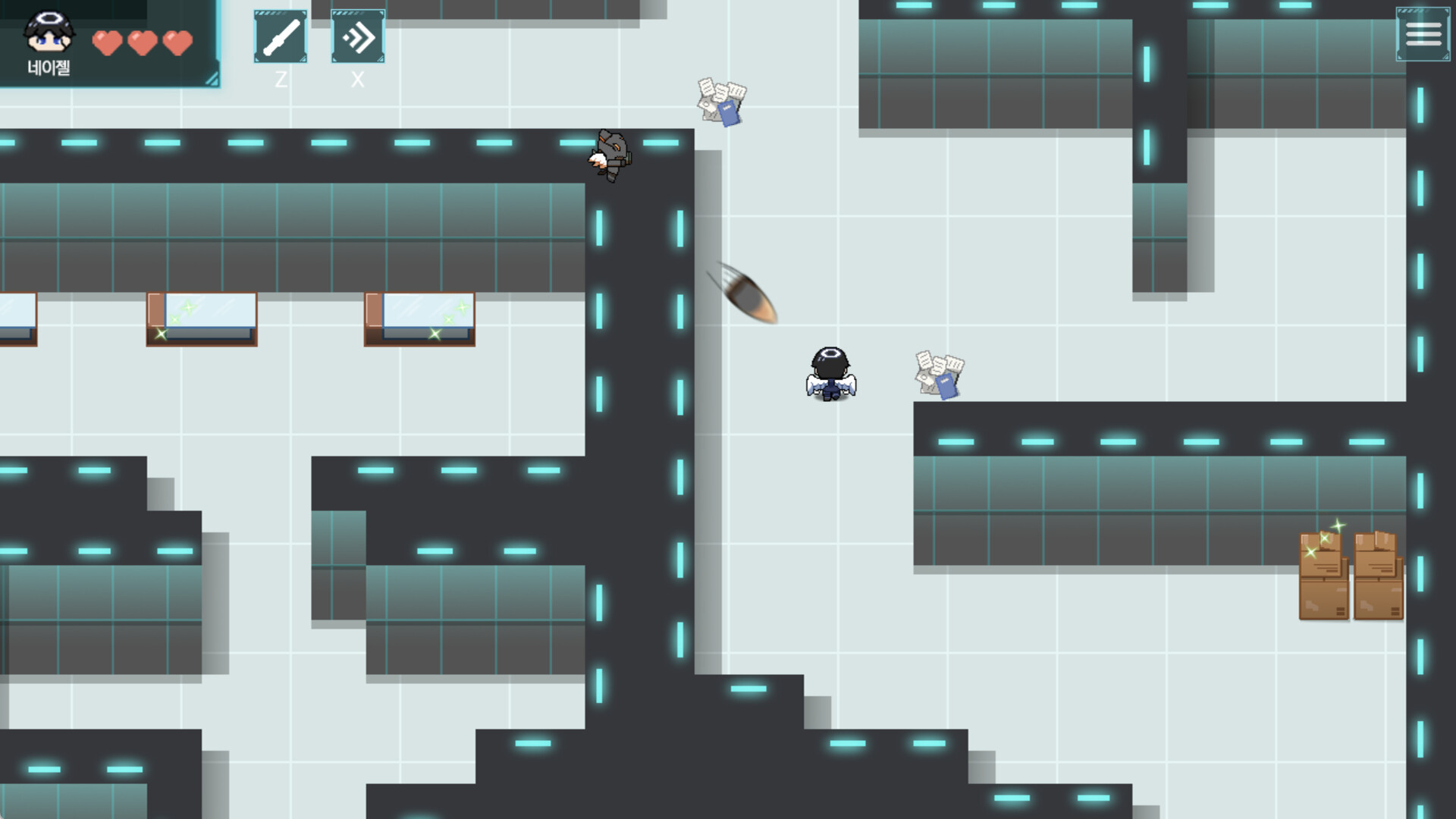Image resolution: width=1456 pixels, height=819 pixels.
Task: Click the first heart in the health display
Action: [x=108, y=43]
